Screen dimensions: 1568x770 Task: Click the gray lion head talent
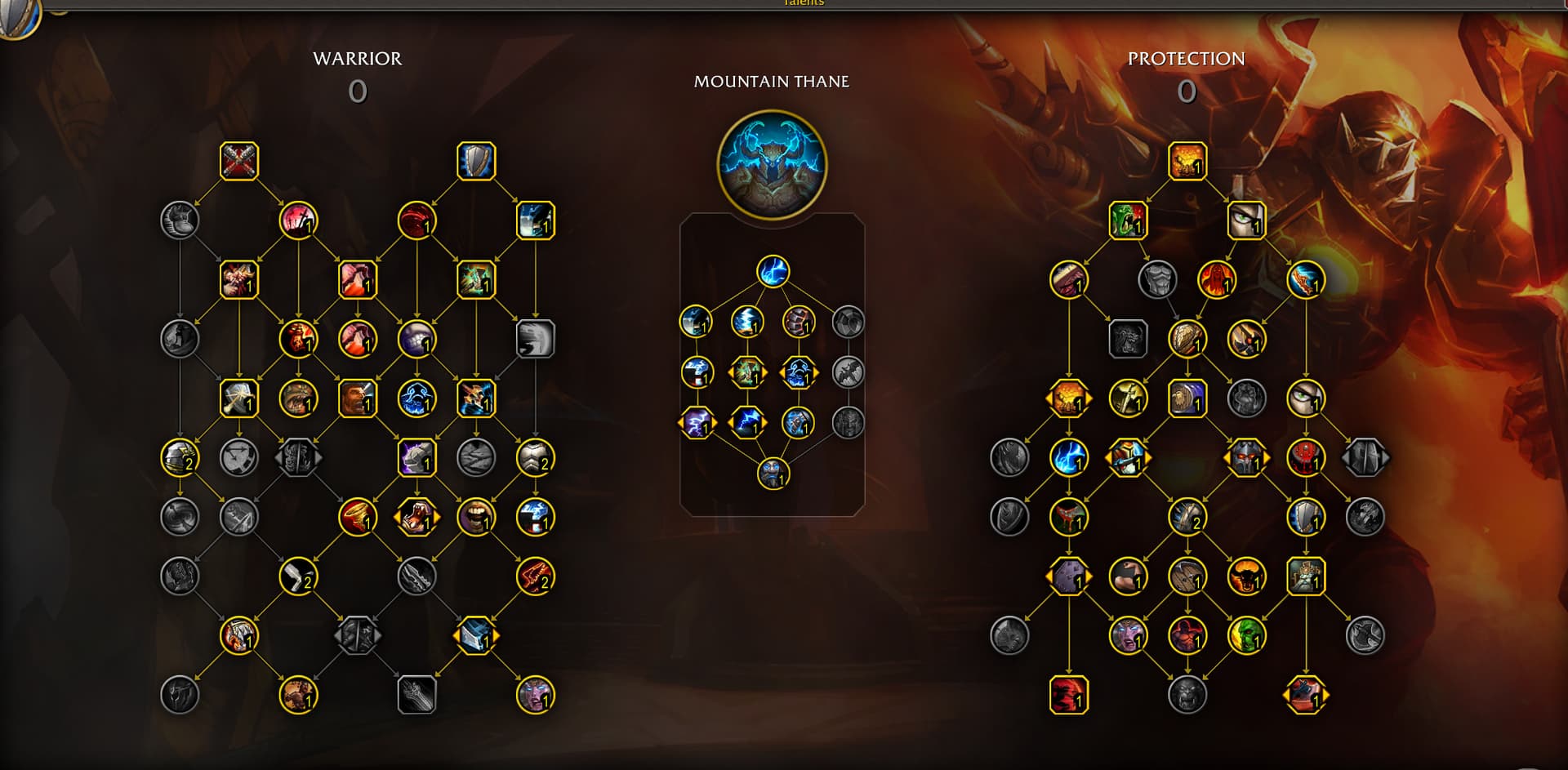pos(1187,695)
